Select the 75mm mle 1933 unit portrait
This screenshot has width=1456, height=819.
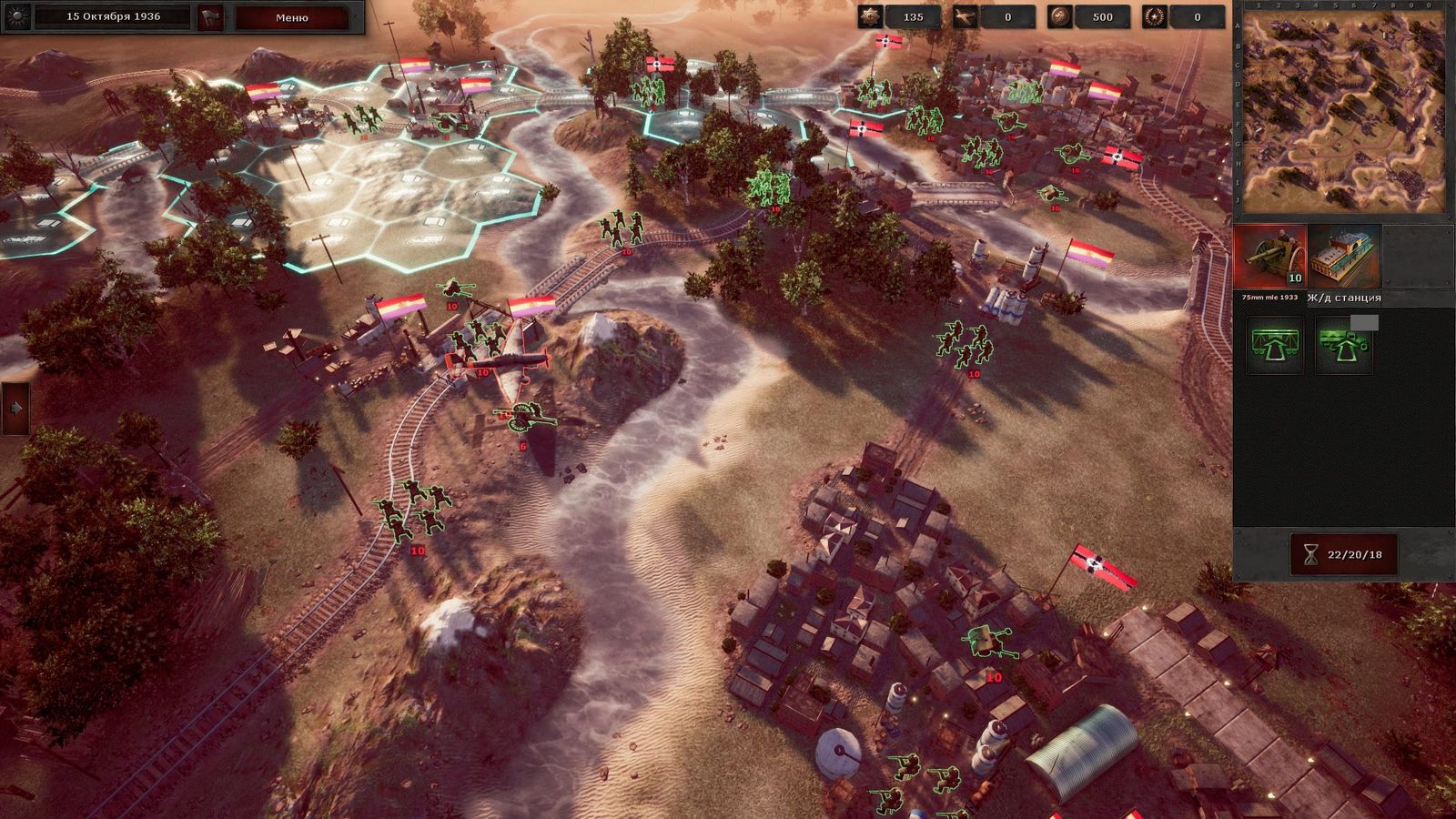click(x=1269, y=258)
